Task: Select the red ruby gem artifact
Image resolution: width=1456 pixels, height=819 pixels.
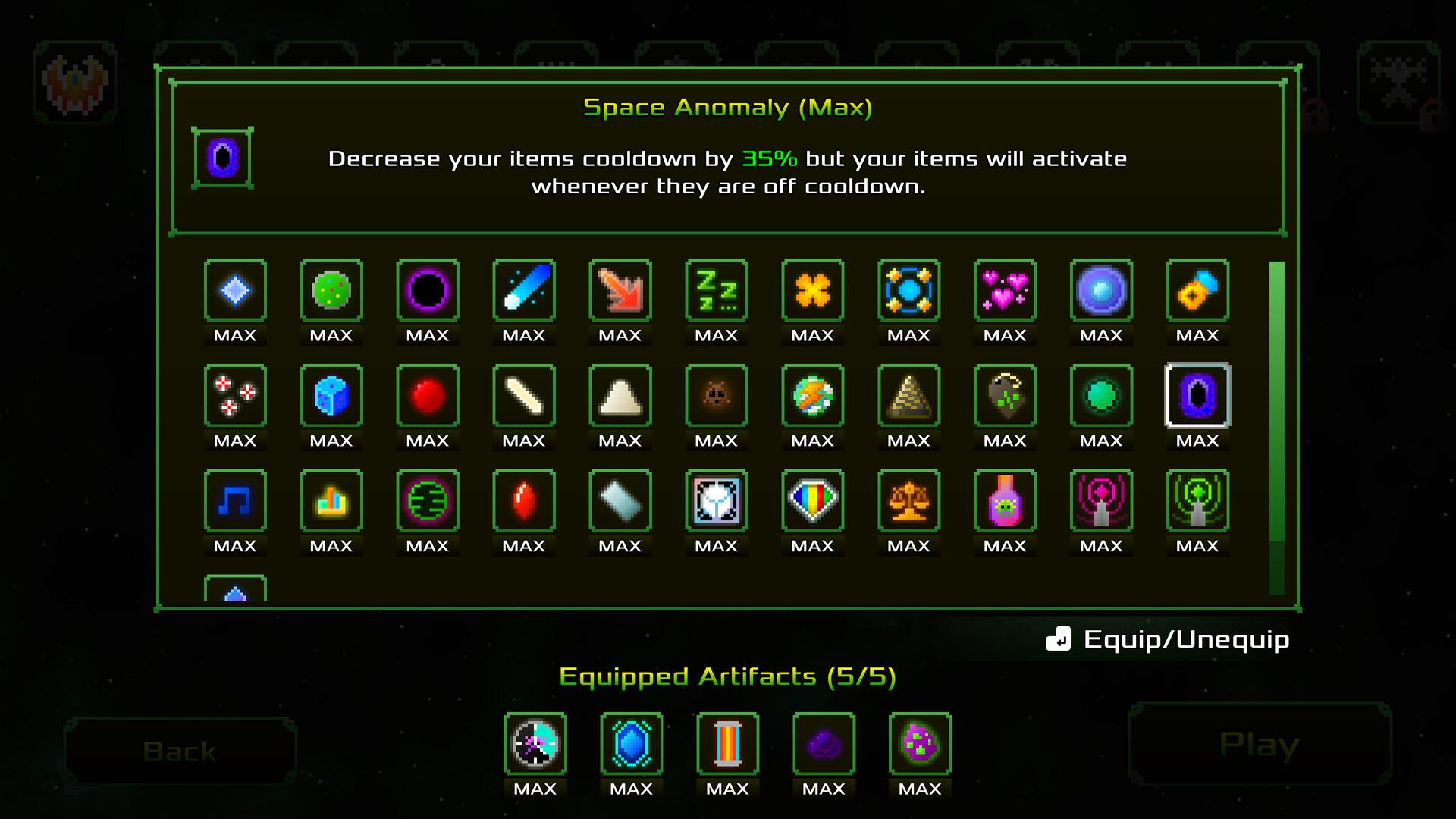Action: click(x=524, y=501)
